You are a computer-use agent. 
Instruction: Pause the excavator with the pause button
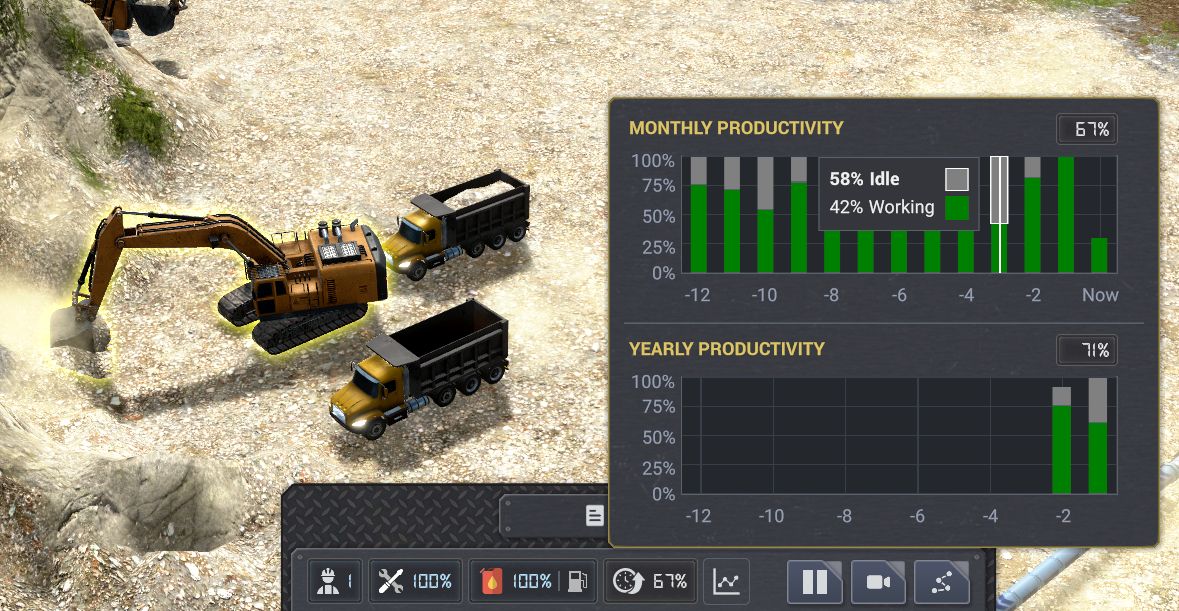click(814, 581)
